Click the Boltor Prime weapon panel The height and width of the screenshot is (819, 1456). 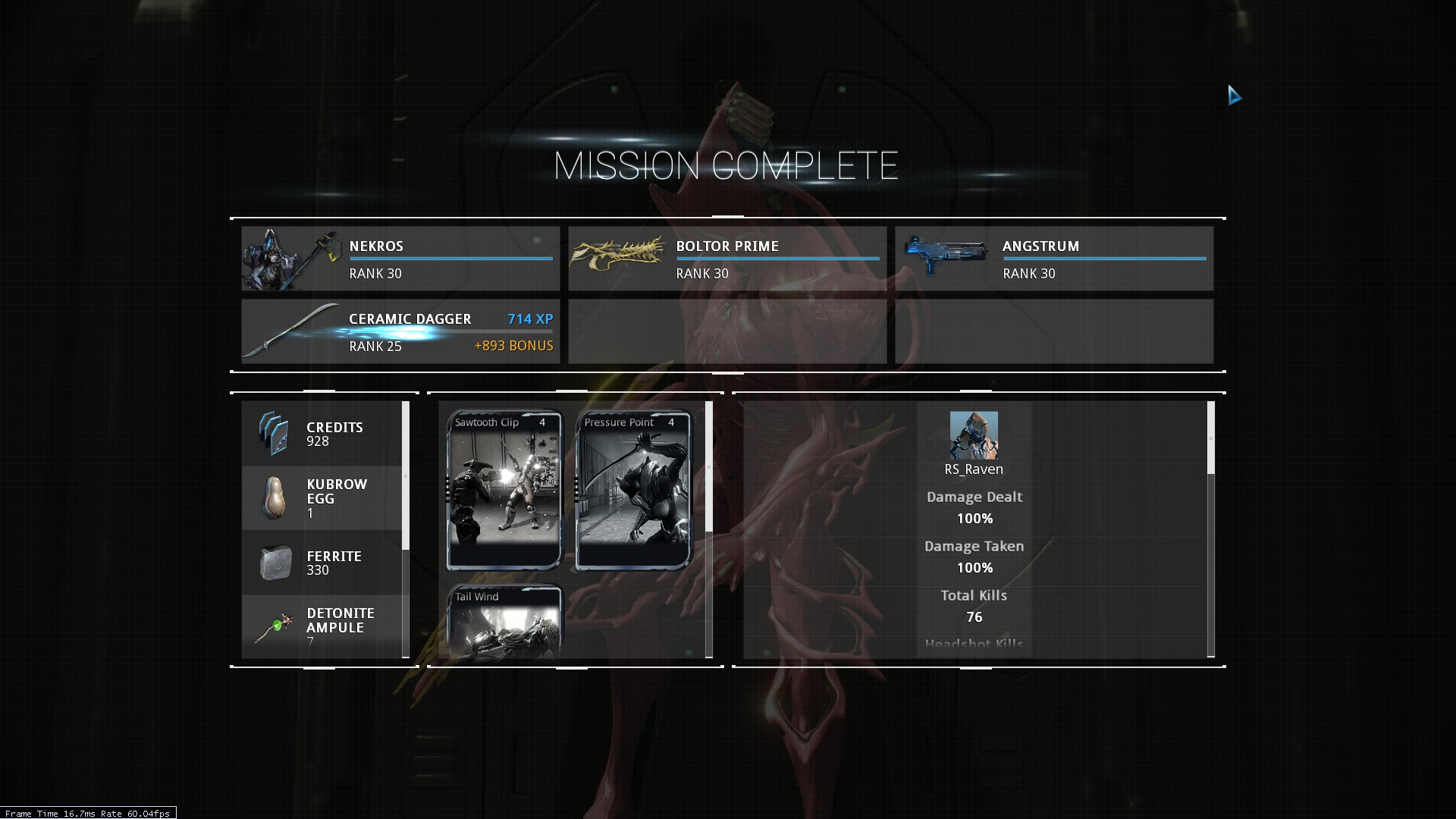click(x=726, y=259)
